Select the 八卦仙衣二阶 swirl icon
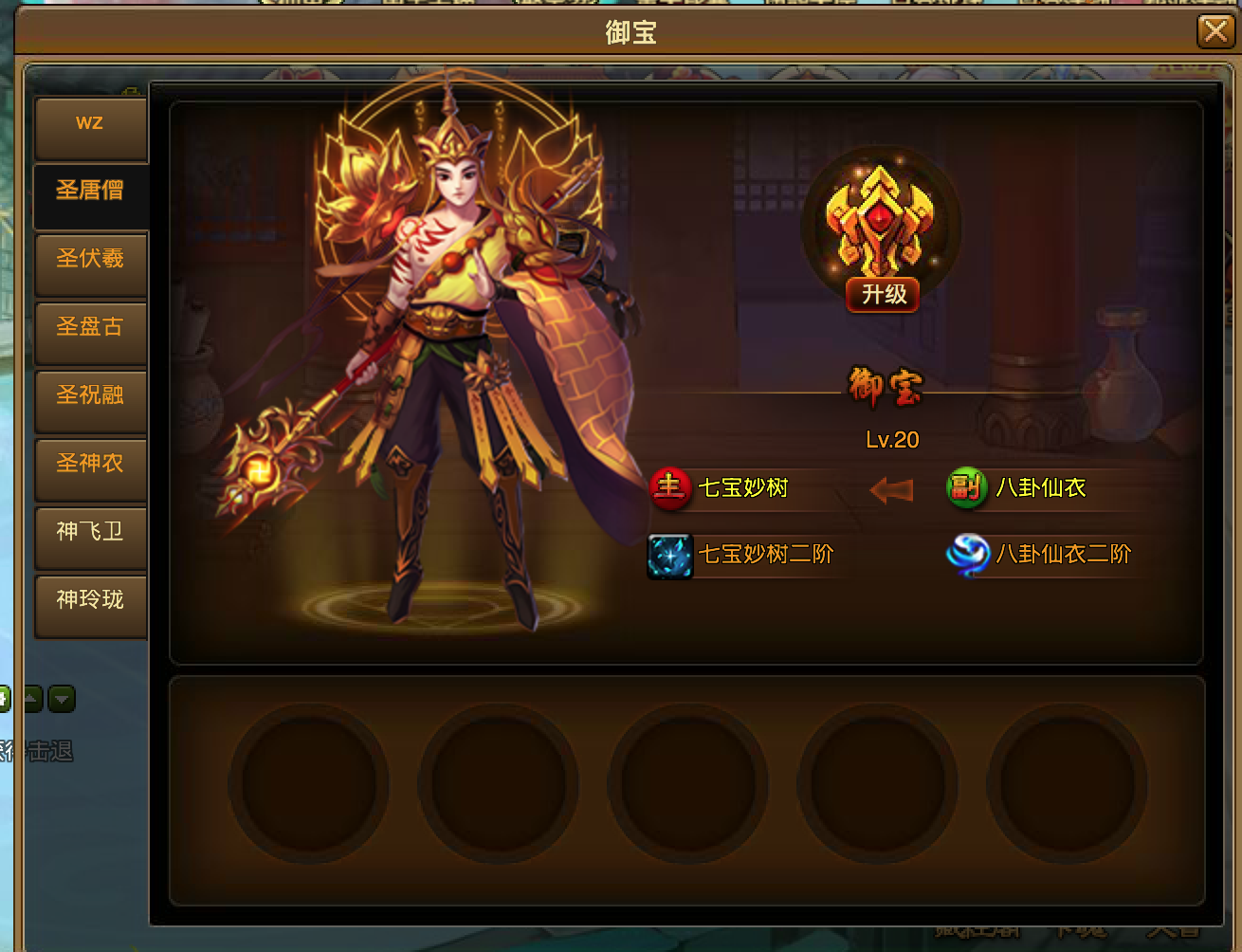Image resolution: width=1242 pixels, height=952 pixels. click(x=967, y=555)
